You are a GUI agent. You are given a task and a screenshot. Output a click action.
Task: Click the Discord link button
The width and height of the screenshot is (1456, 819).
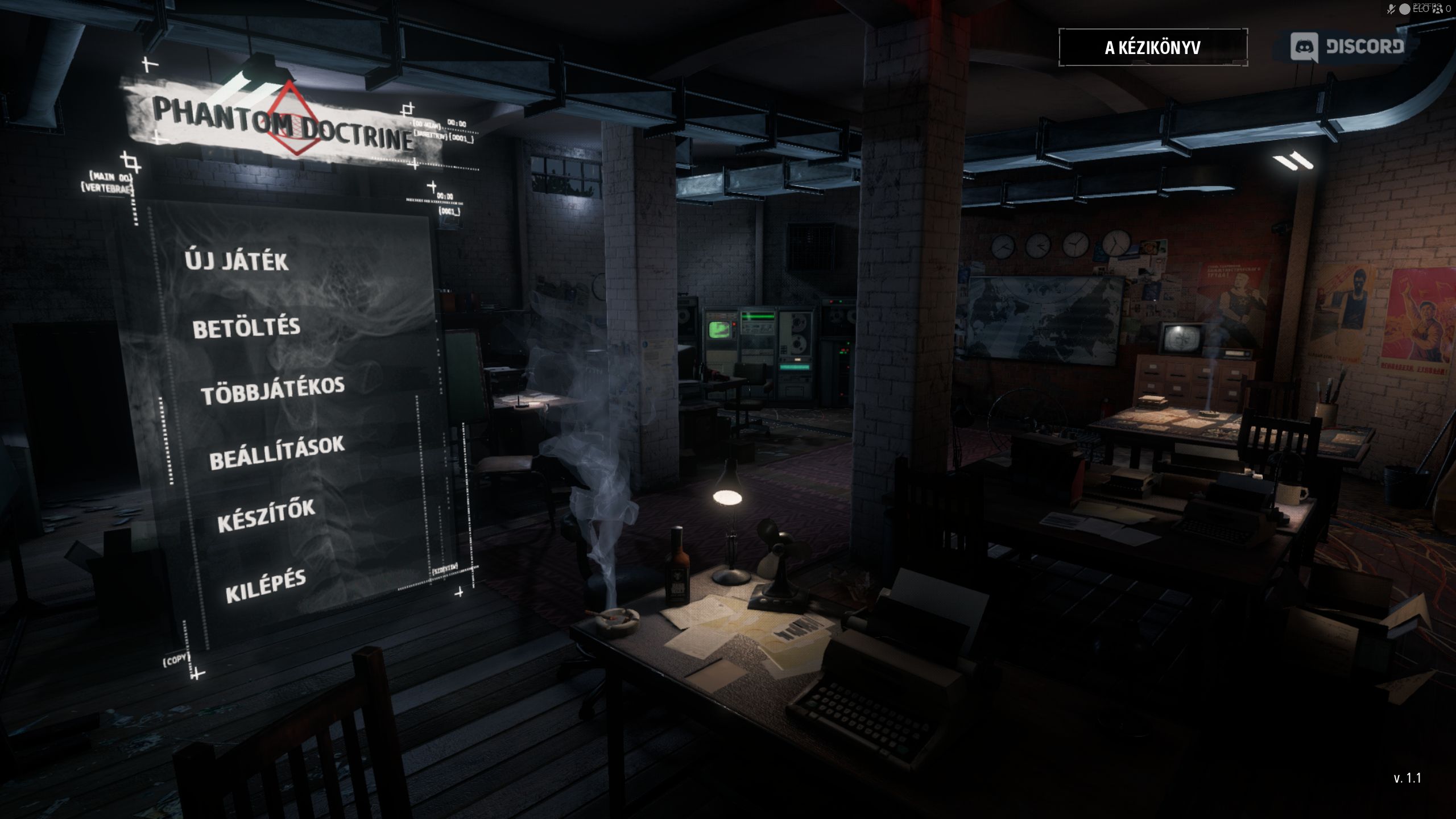1347,47
